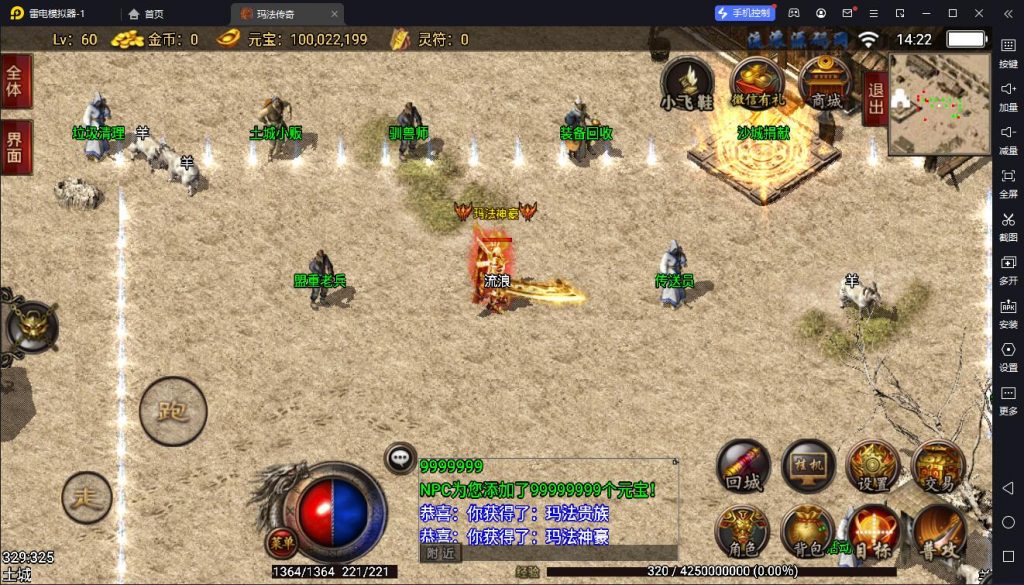Open the minimap
Image resolution: width=1024 pixels, height=585 pixels.
click(939, 104)
